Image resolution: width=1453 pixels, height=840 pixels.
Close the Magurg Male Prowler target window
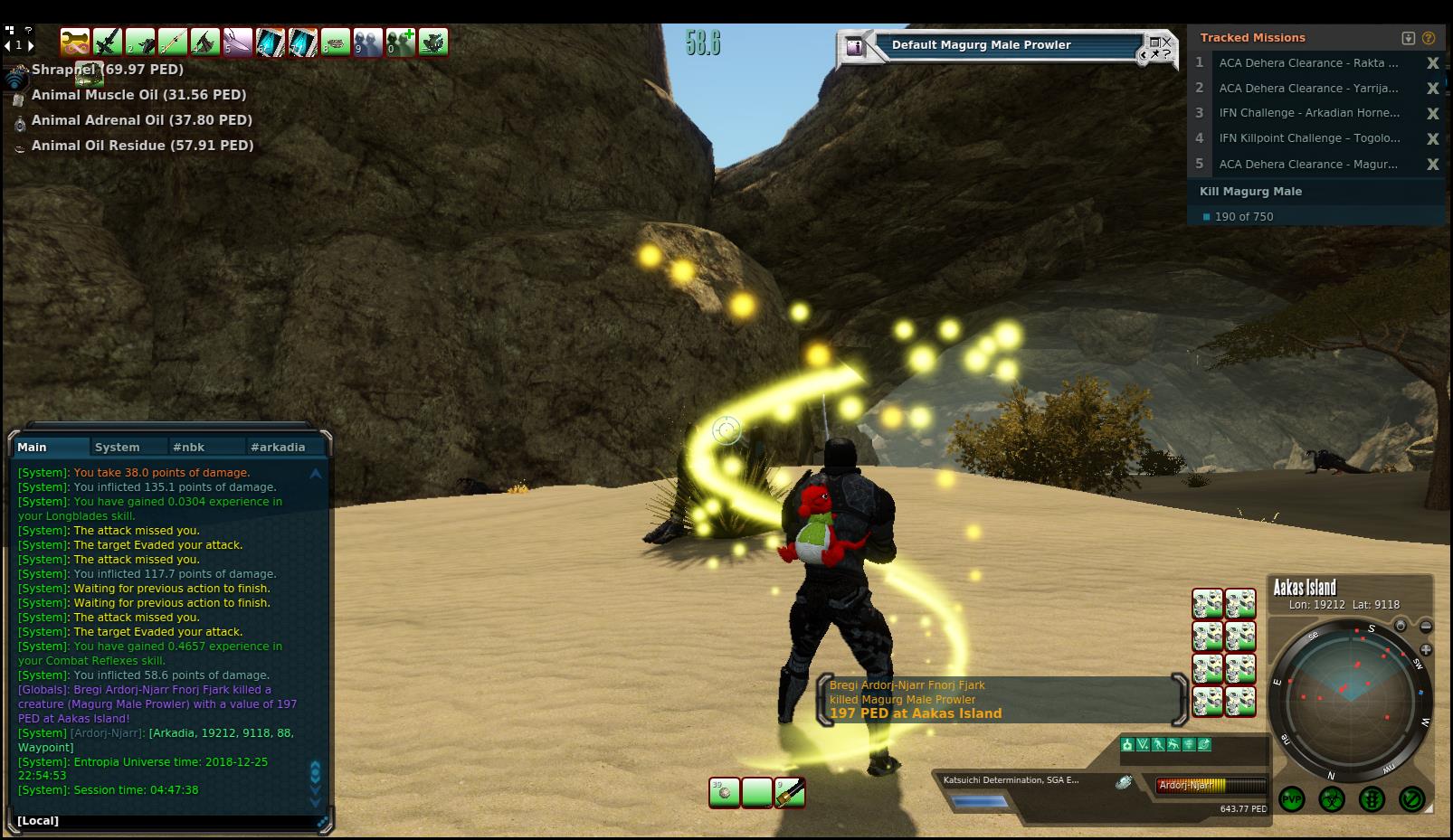coord(1166,42)
